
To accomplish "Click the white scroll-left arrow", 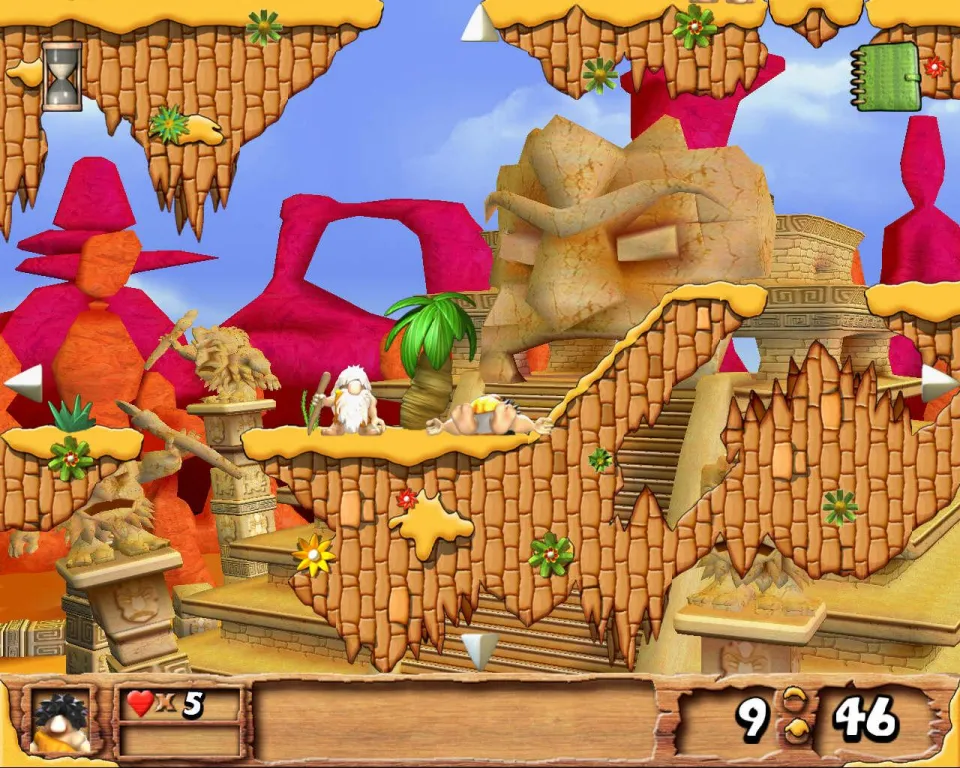I will 25,383.
